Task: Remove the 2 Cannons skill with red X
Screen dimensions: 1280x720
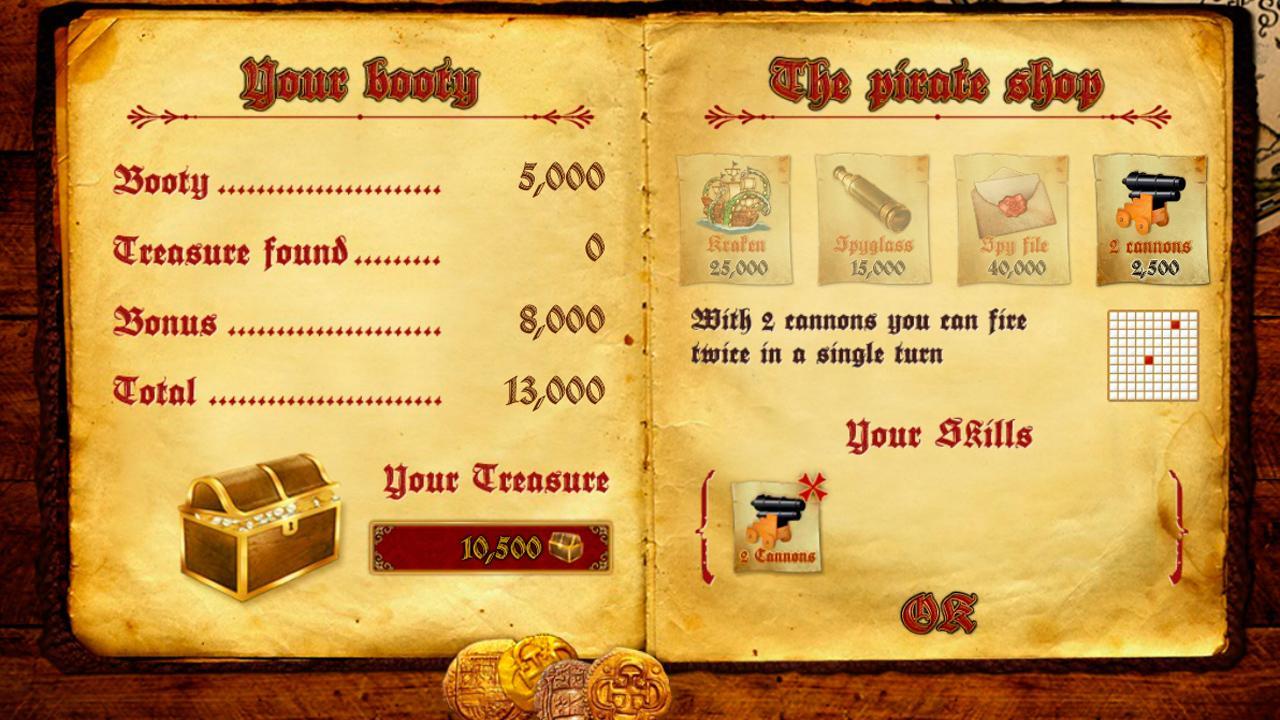Action: click(x=813, y=488)
